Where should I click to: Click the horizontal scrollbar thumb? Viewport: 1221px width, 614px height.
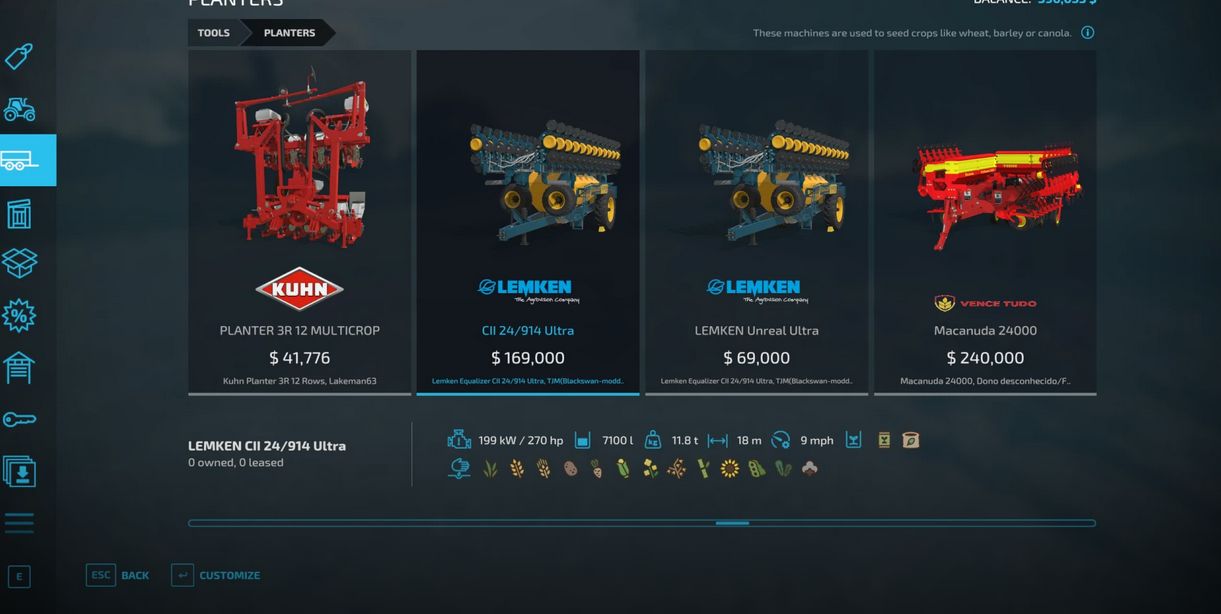pyautogui.click(x=732, y=523)
